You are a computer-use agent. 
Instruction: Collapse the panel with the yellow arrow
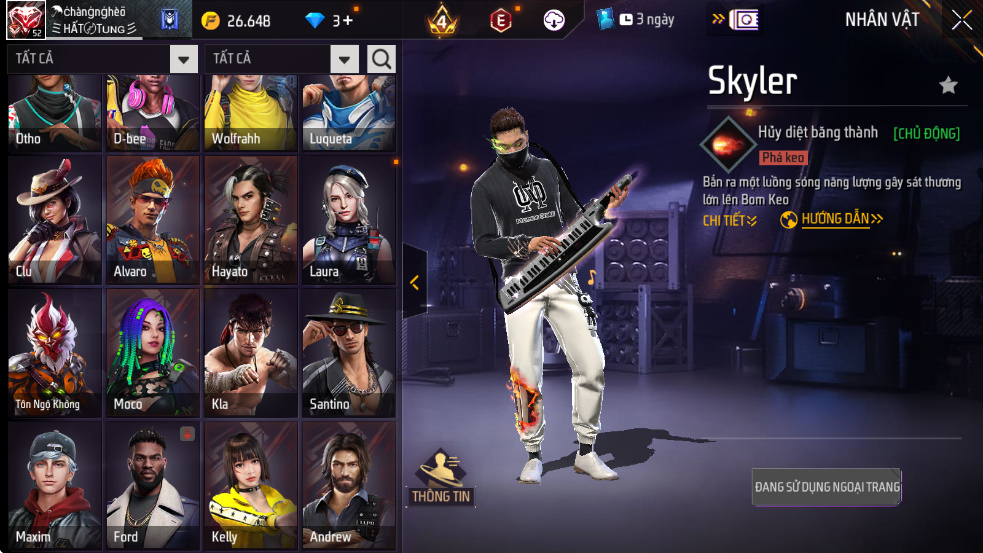414,282
